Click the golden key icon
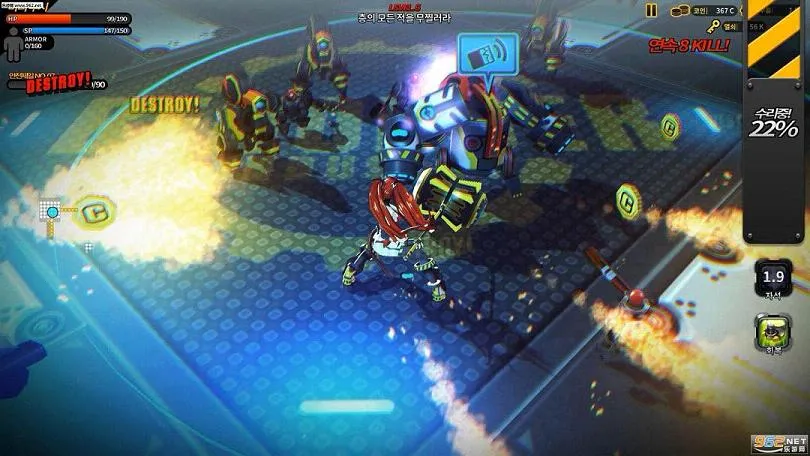Viewport: 810px width, 456px height. (712, 26)
